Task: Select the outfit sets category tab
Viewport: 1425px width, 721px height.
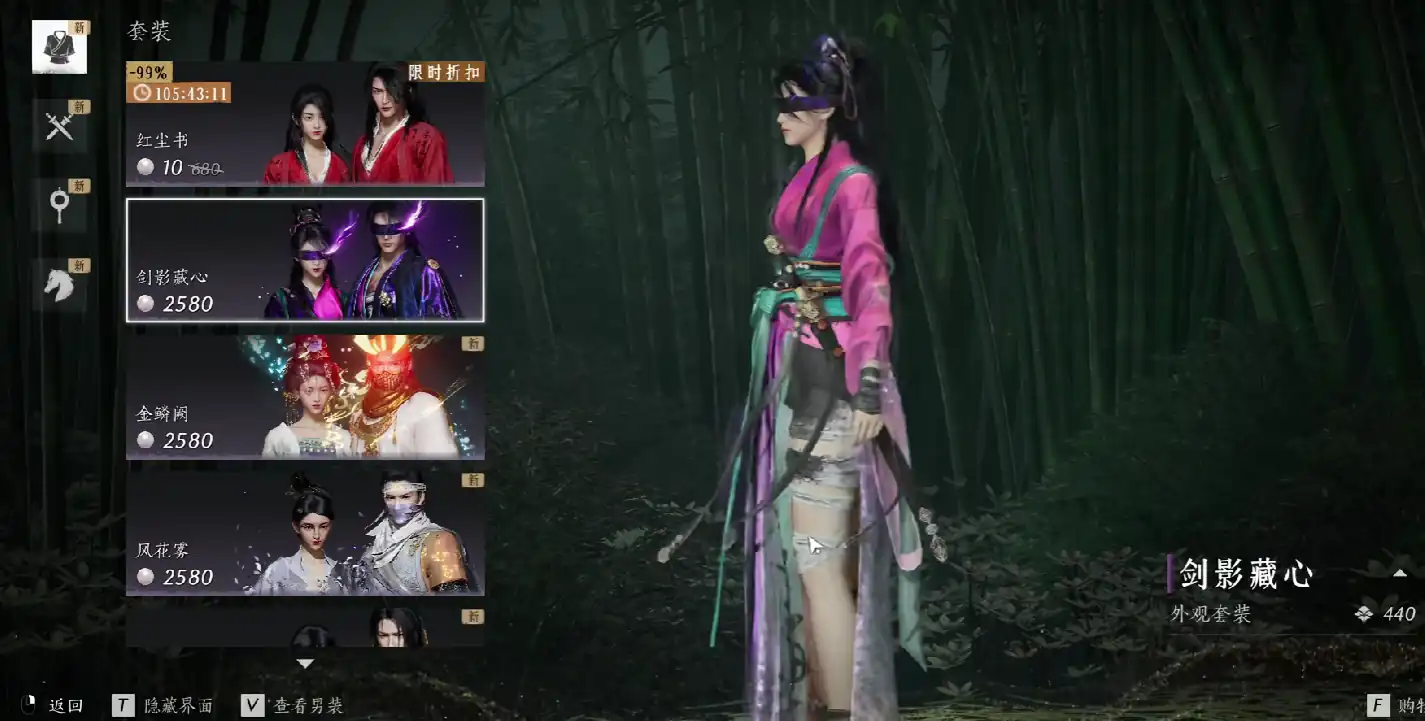Action: (x=59, y=47)
